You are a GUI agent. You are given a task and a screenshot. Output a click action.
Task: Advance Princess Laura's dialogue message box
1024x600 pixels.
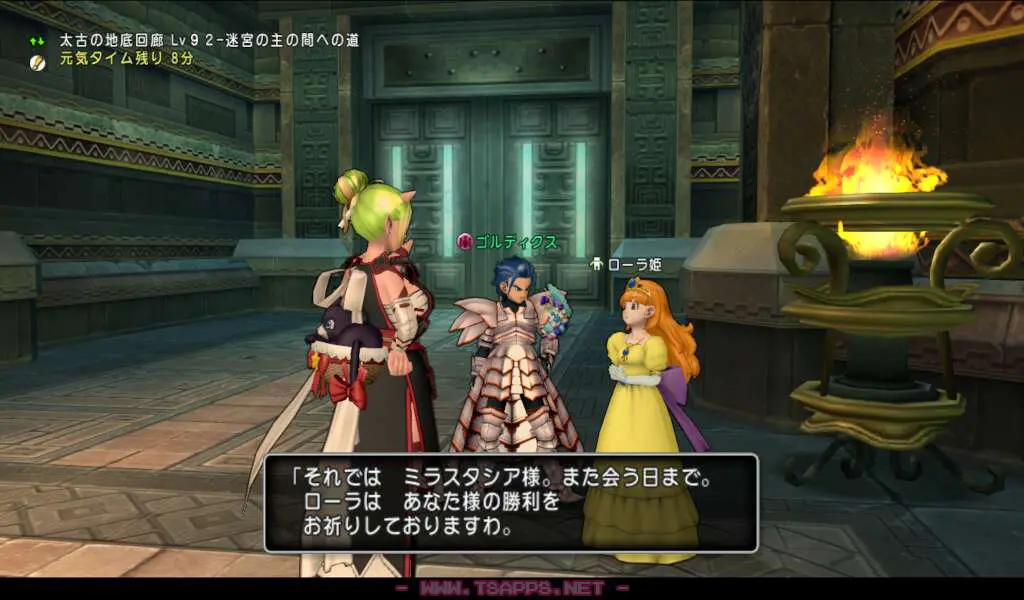click(x=511, y=503)
